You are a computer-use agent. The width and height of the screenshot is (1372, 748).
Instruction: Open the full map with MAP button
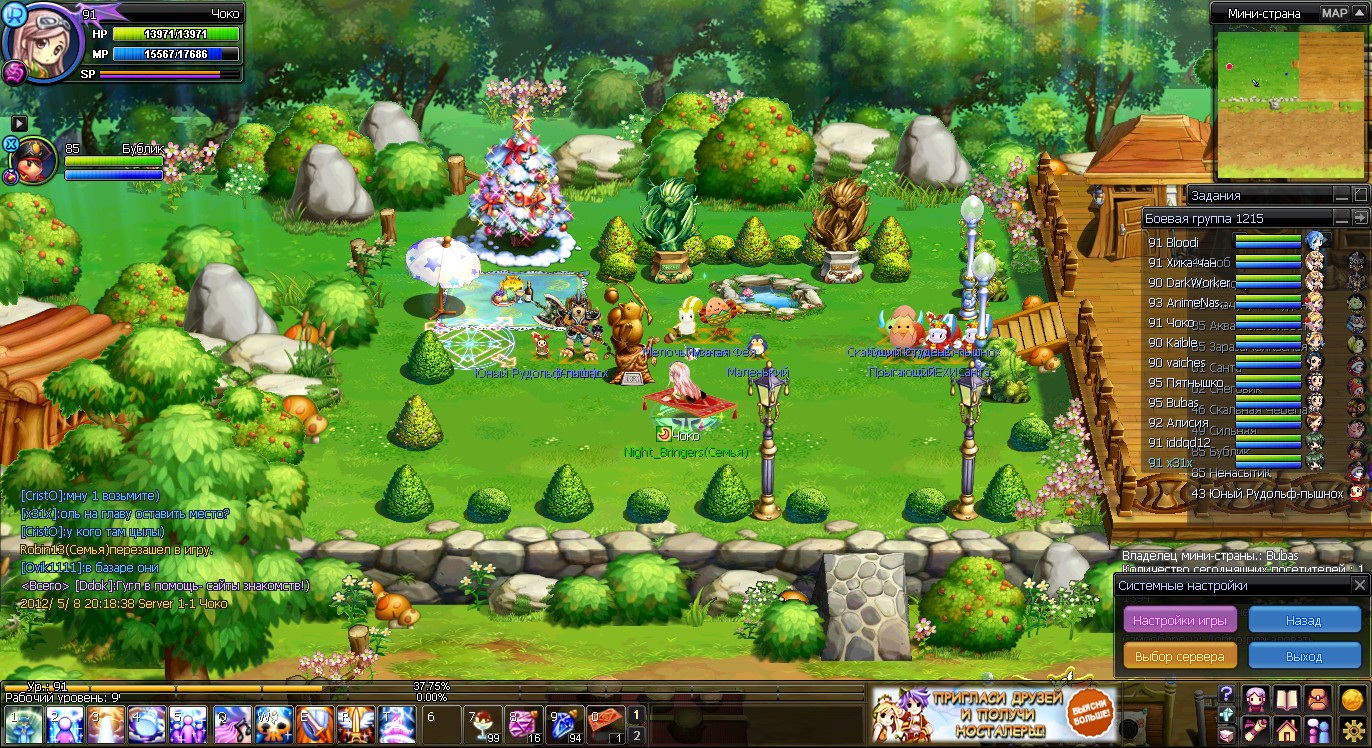pos(1335,13)
